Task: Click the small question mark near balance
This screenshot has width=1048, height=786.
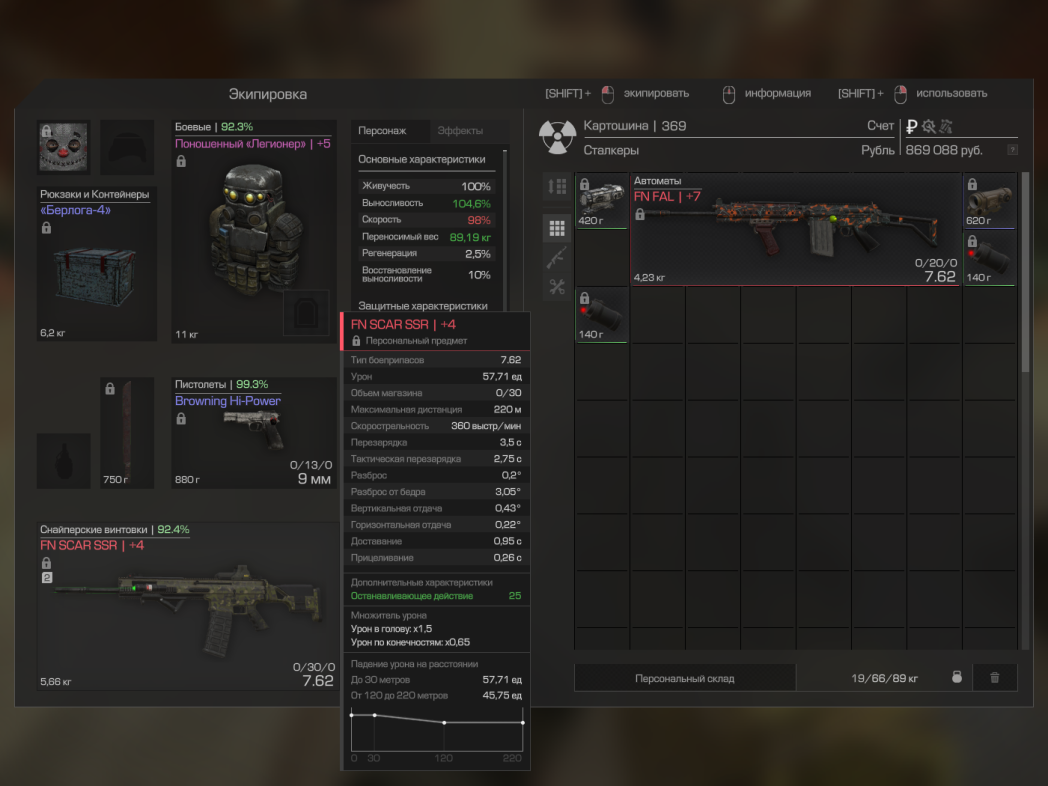Action: pos(1012,150)
